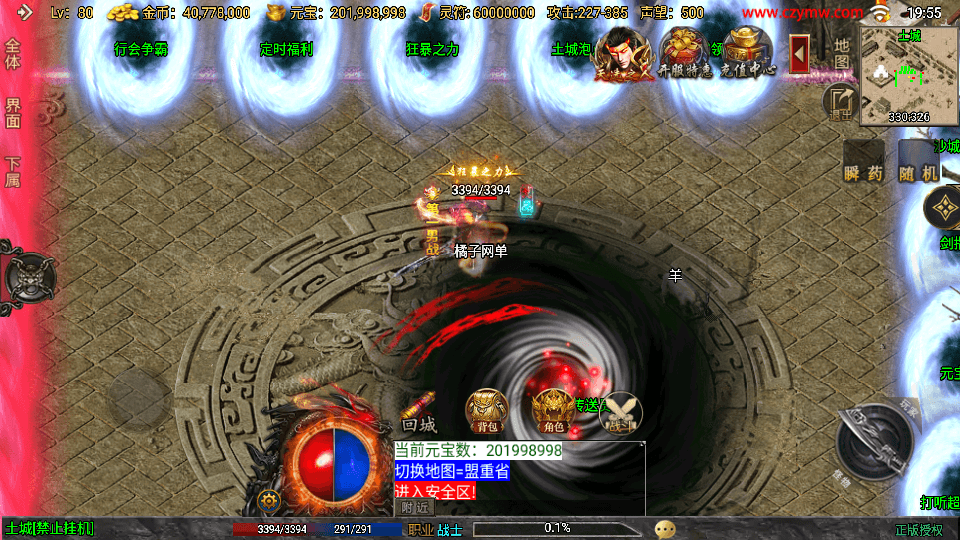Tap the 战斗 crossed-swords button

(x=620, y=410)
